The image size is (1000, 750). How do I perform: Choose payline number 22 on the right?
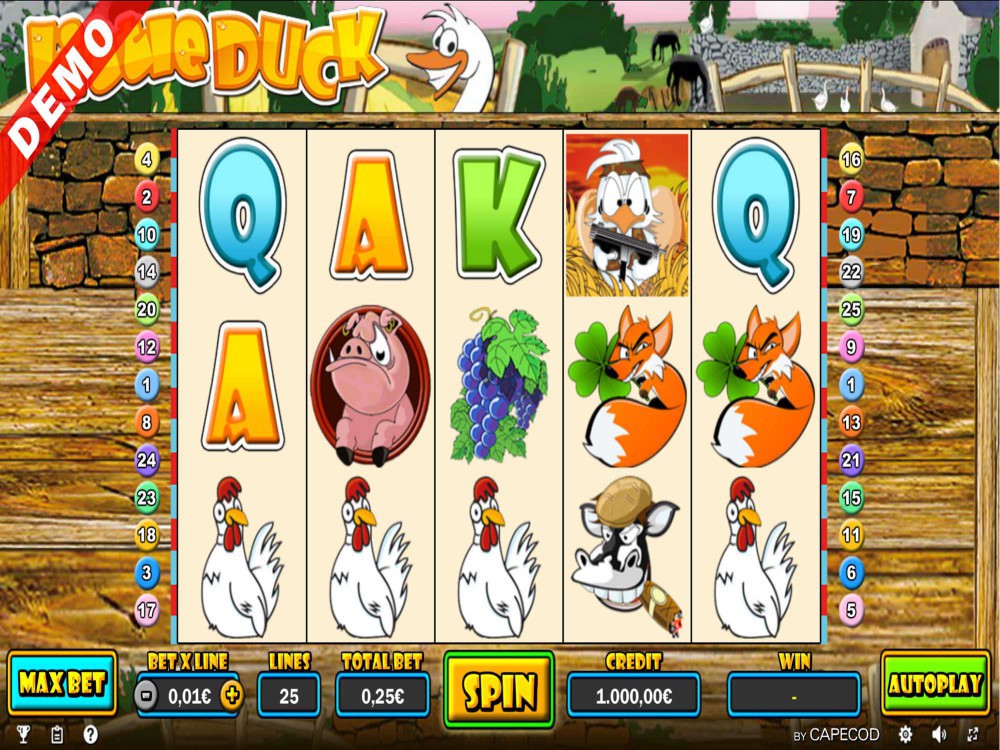click(851, 271)
